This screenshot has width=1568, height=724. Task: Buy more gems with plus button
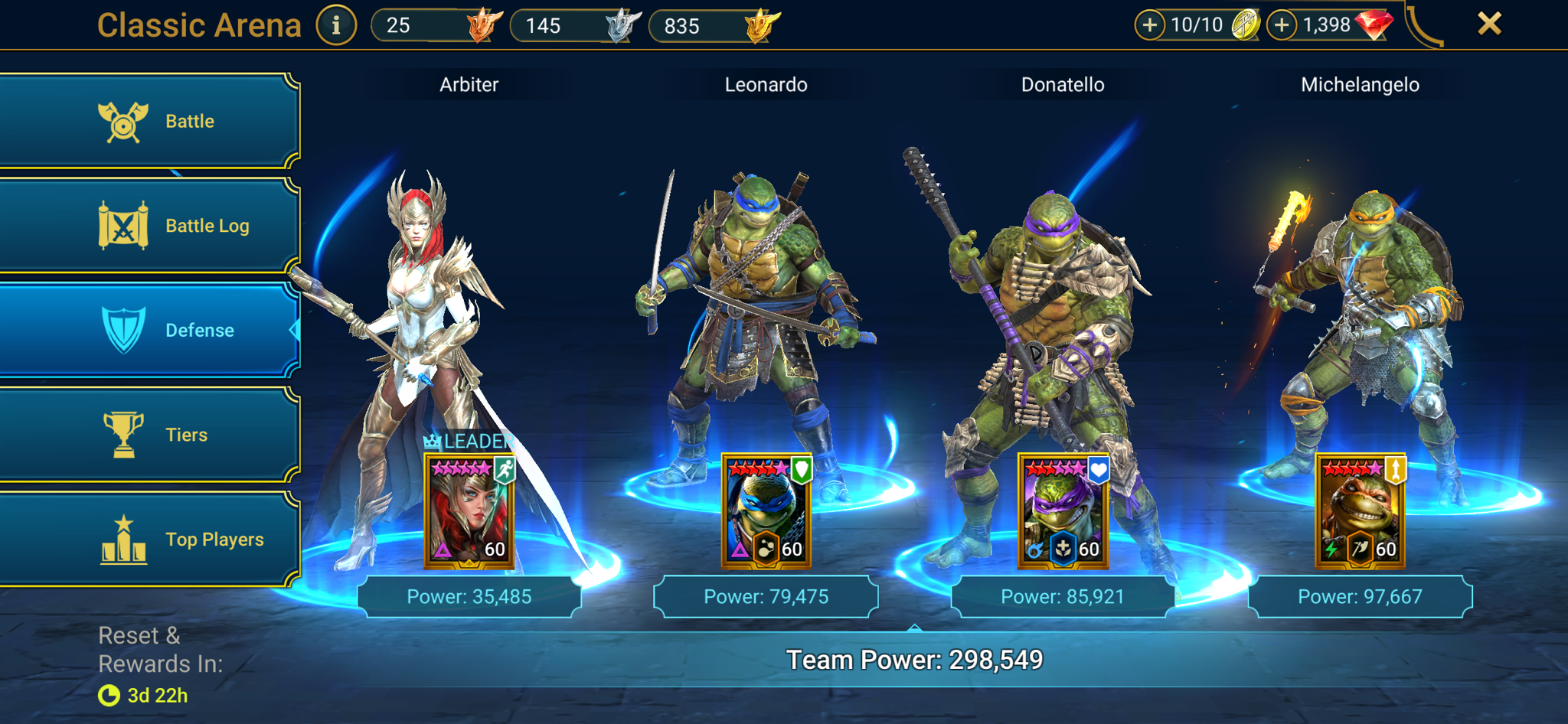[x=1282, y=25]
